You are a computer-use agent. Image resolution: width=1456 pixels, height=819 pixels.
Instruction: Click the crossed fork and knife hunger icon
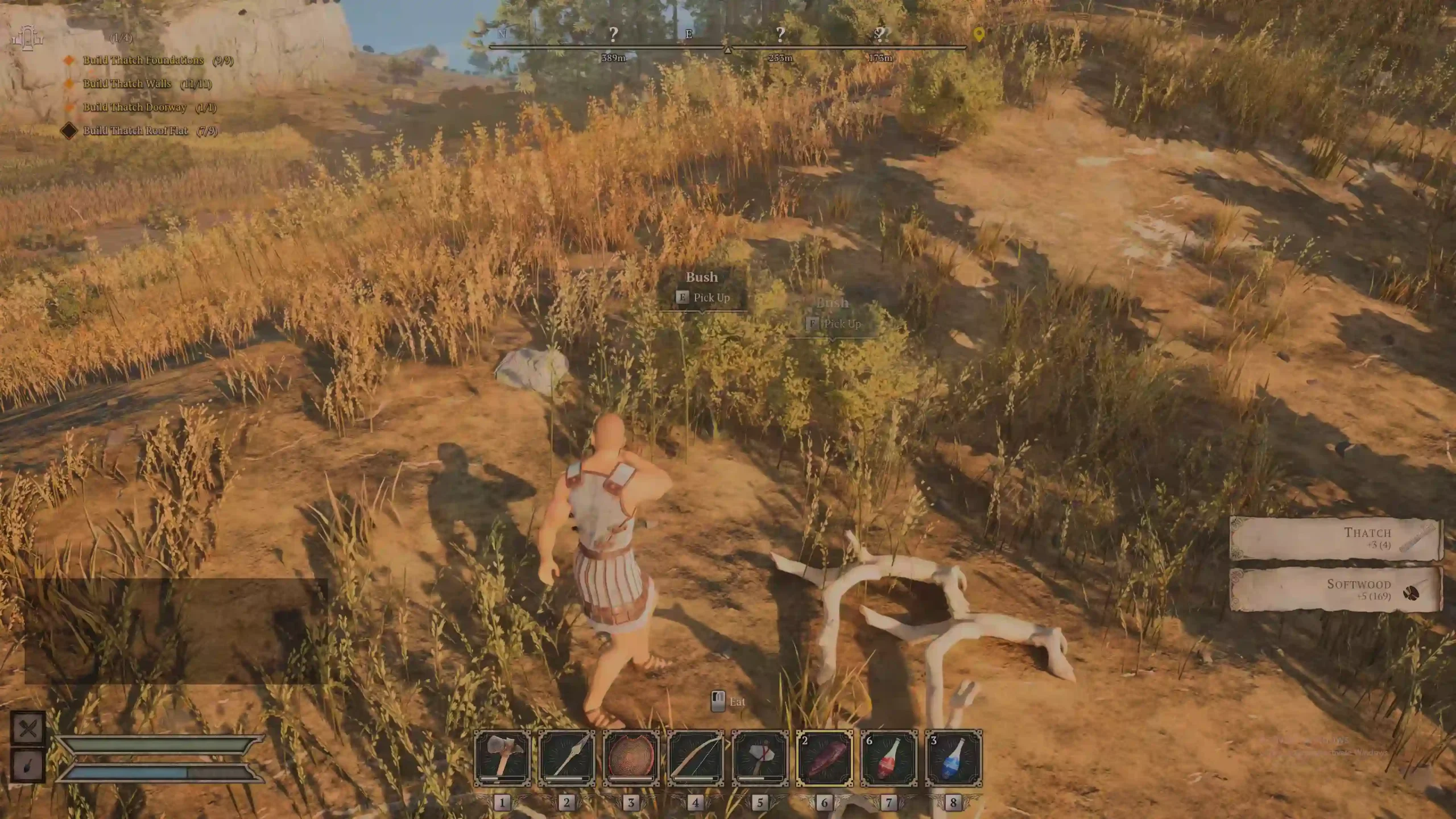(28, 729)
